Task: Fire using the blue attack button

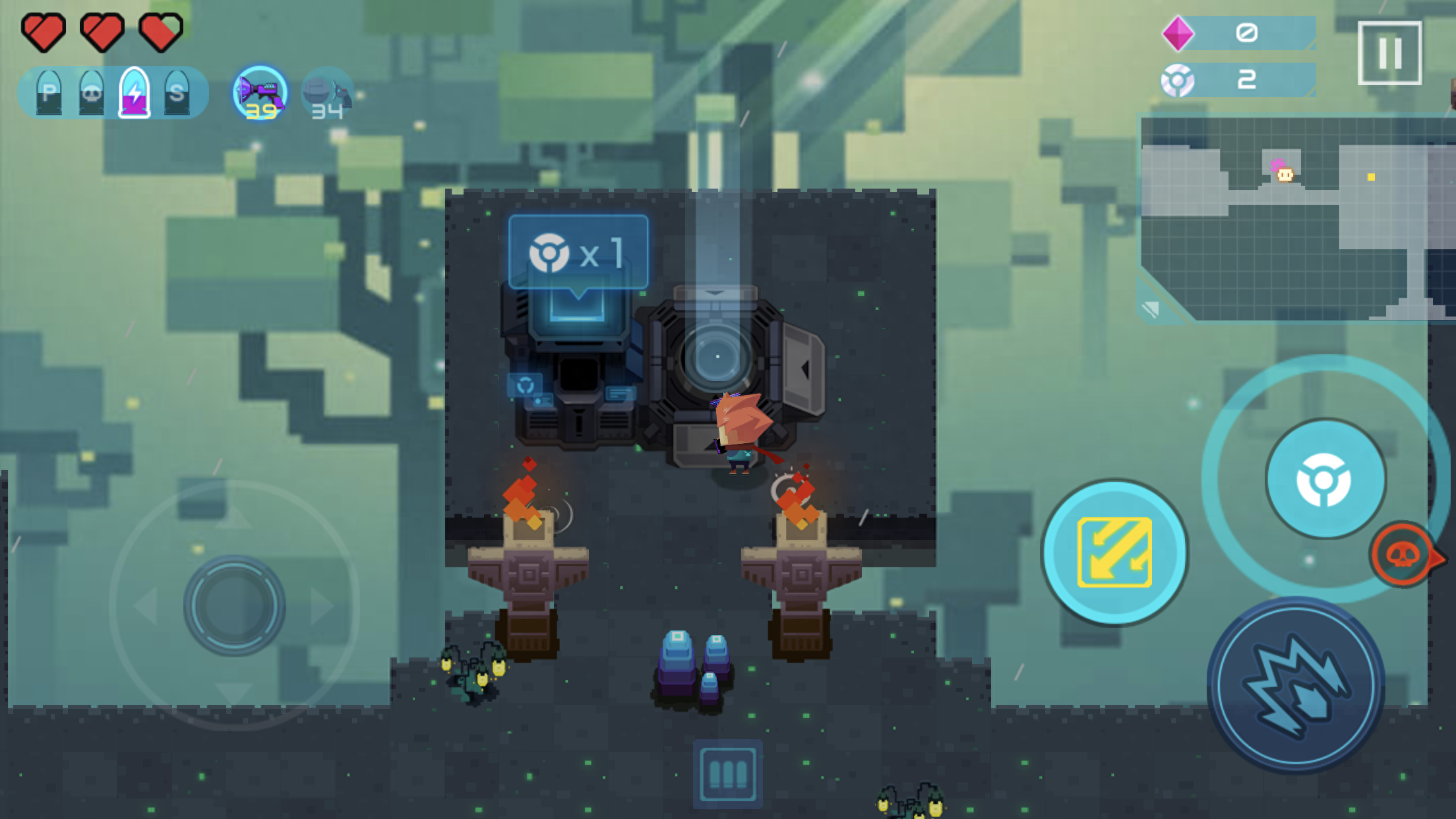Action: click(x=1296, y=684)
